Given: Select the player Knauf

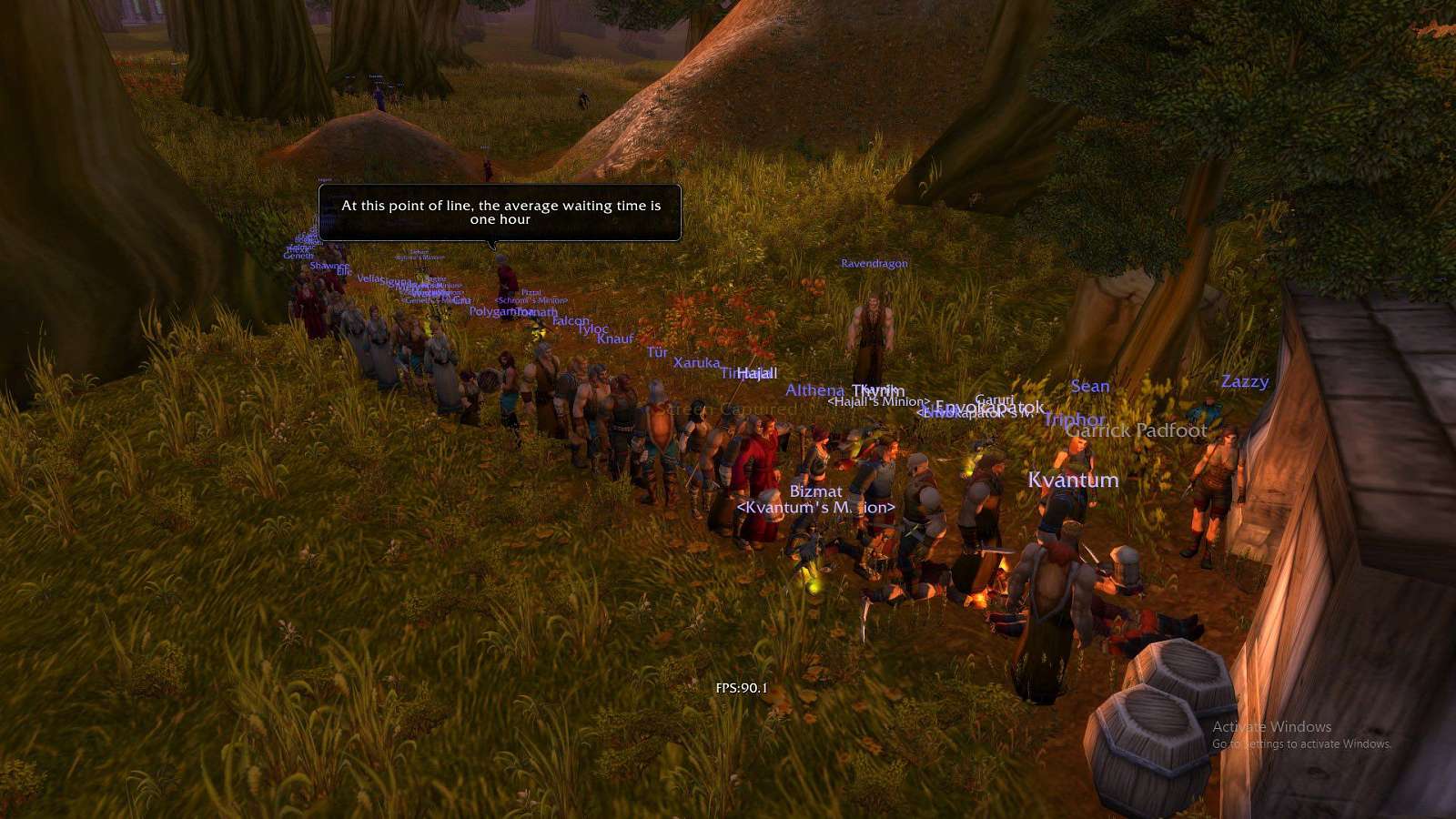Looking at the screenshot, I should point(613,338).
